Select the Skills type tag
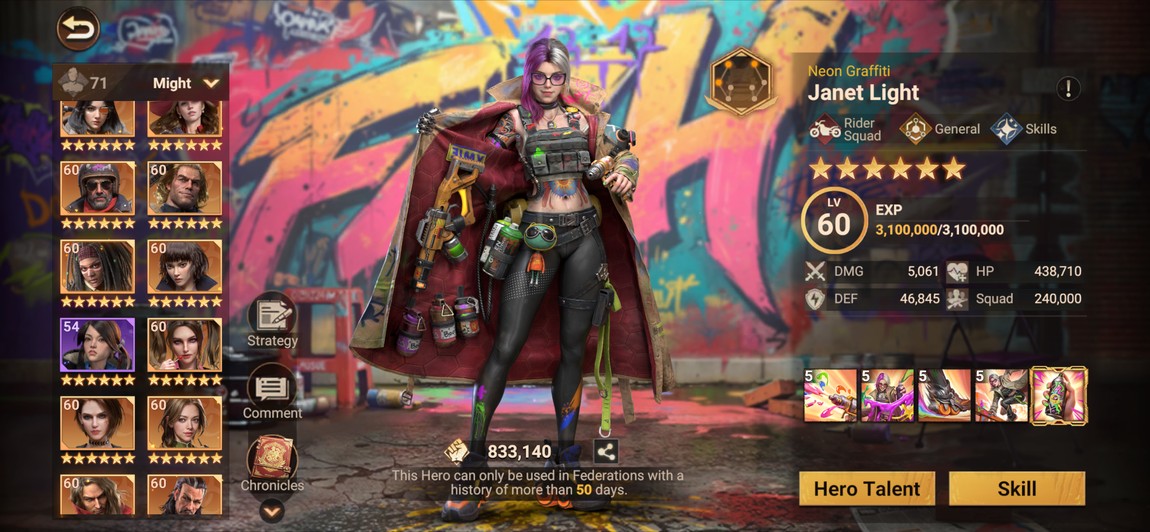 pos(1024,129)
